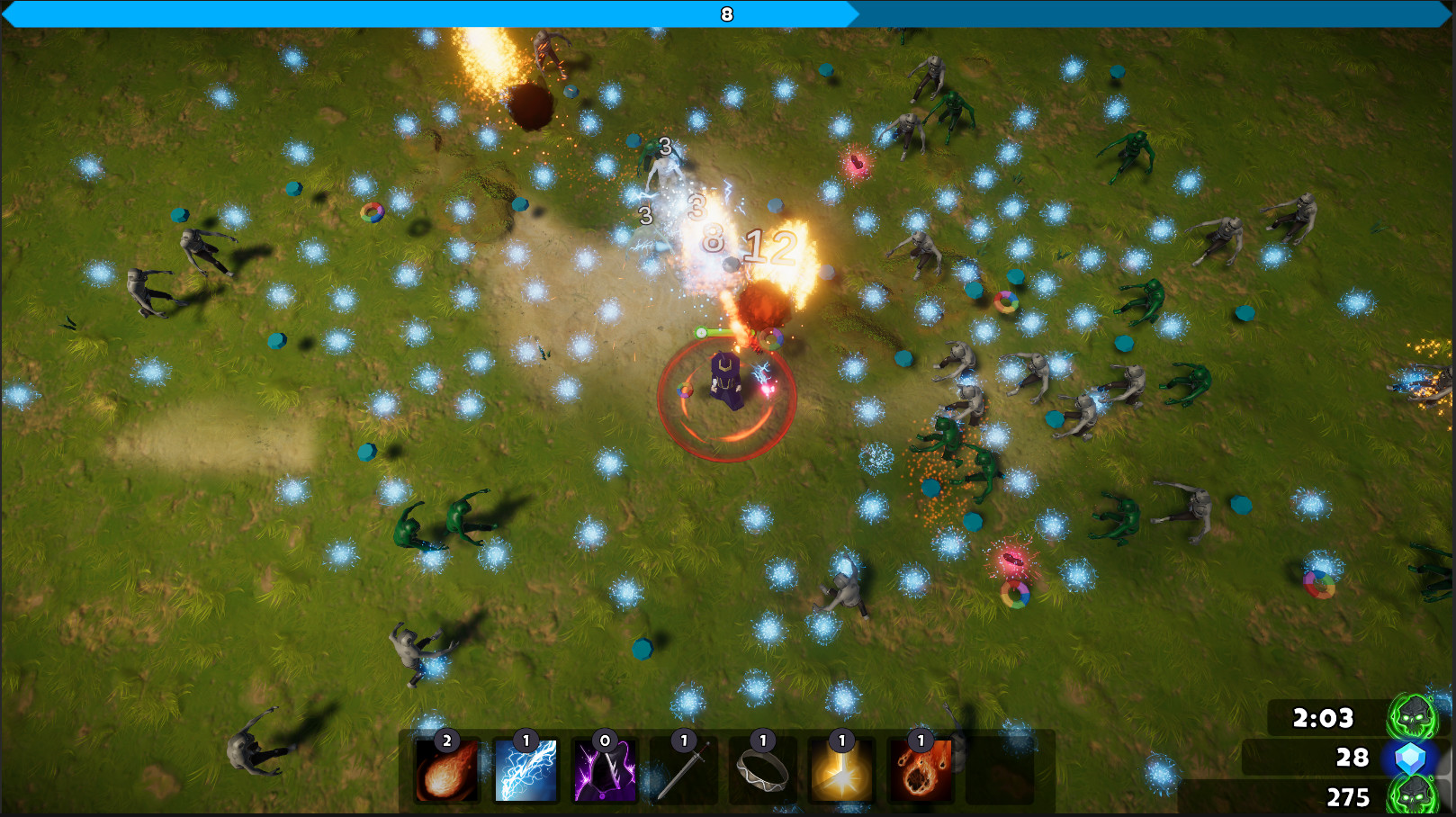Click the 2 counter badge on Fireball
Viewport: 1456px width, 817px height.
(446, 741)
